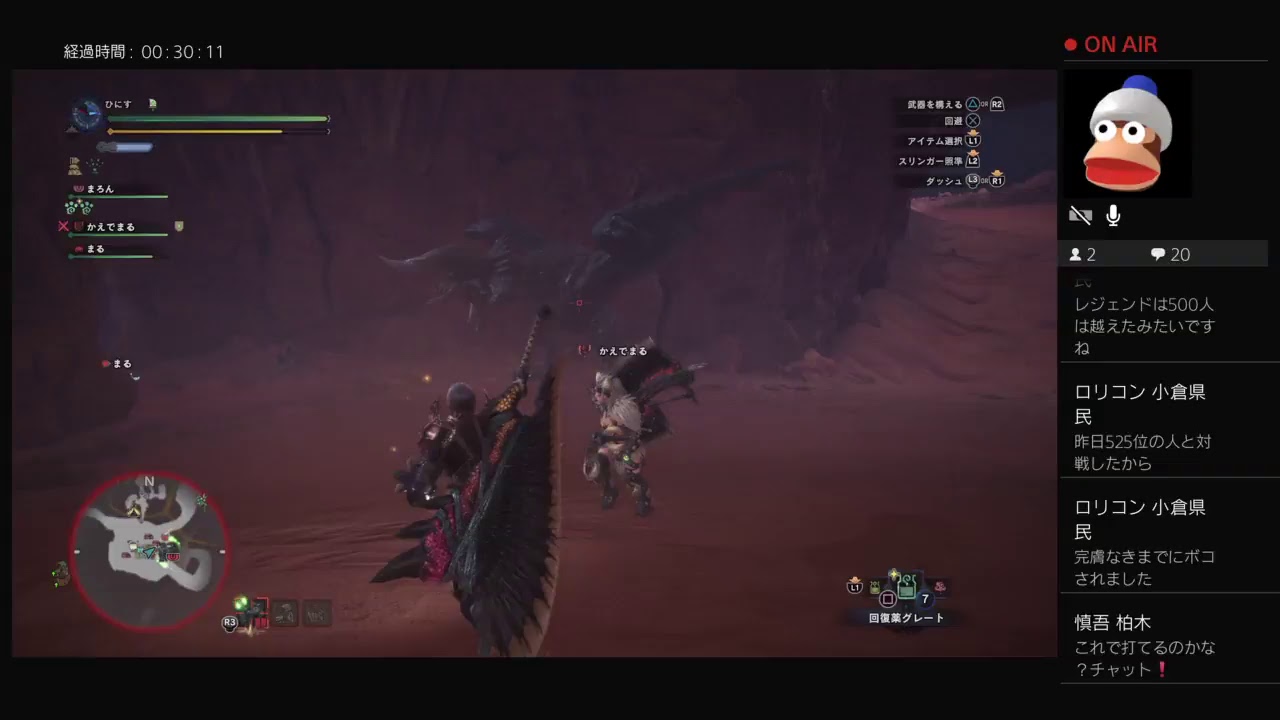Click the red ON AIR indicator dot
The height and width of the screenshot is (720, 1280).
pos(1069,44)
